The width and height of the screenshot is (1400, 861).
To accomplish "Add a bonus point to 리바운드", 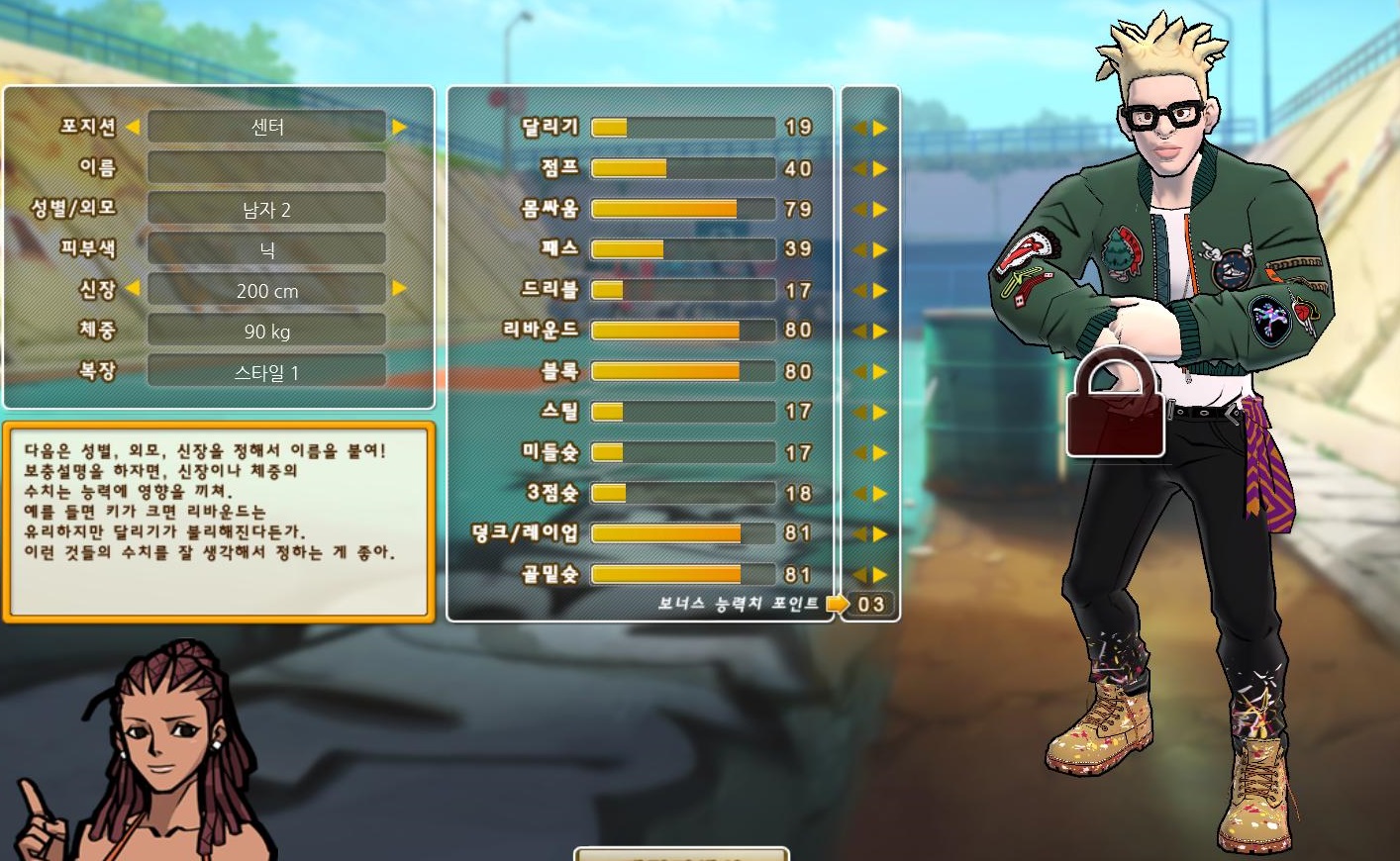I will pos(880,332).
